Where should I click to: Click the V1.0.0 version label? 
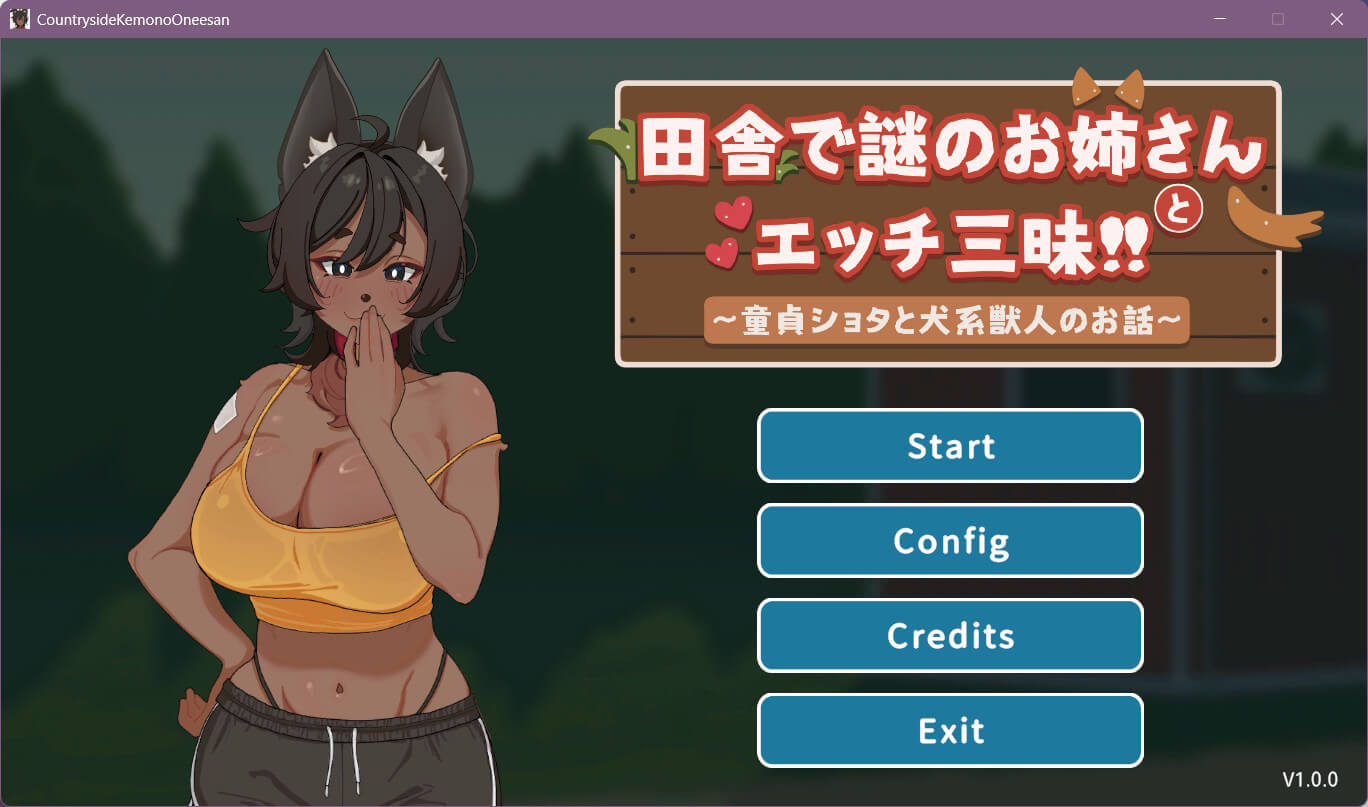[x=1312, y=780]
